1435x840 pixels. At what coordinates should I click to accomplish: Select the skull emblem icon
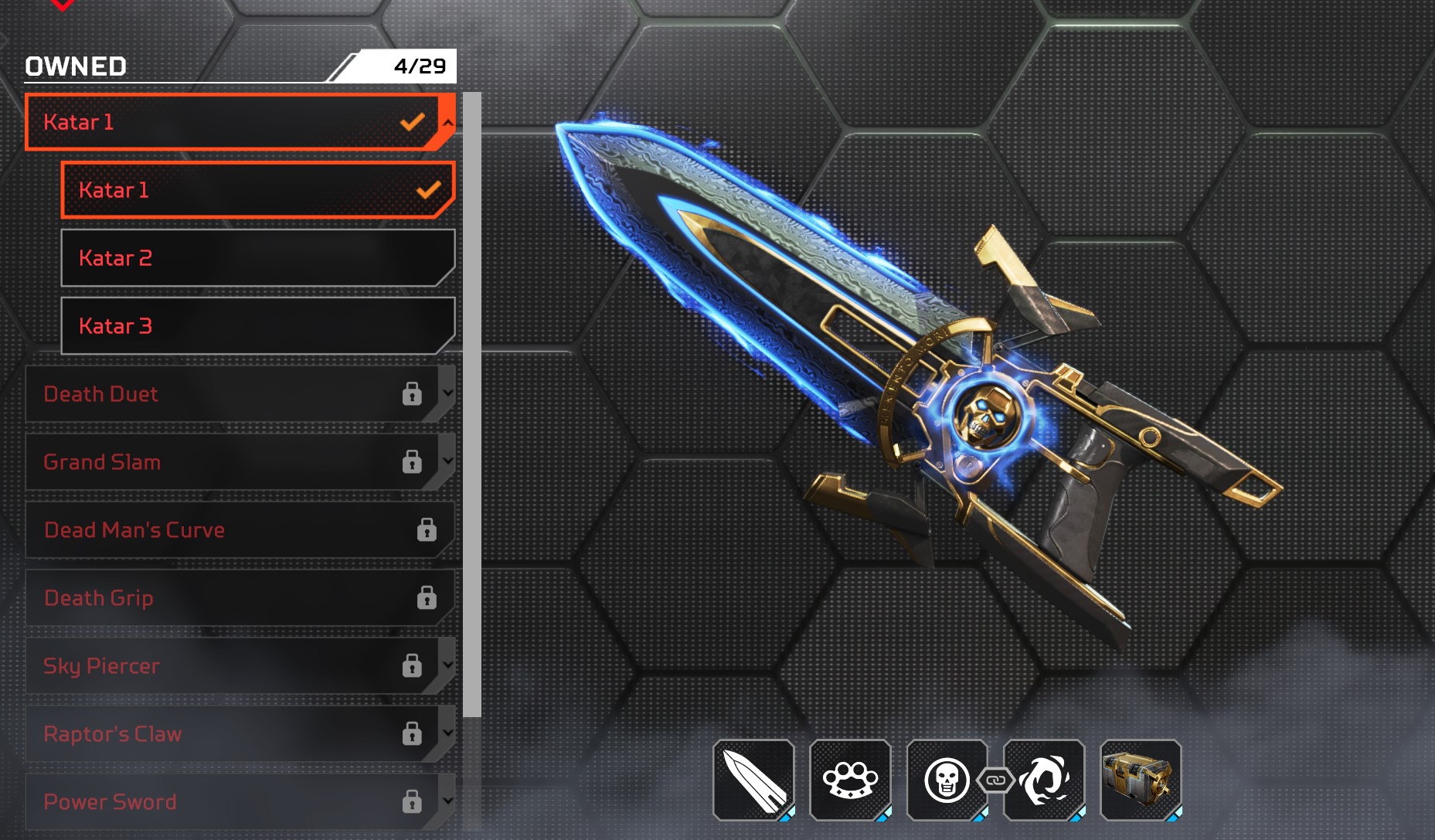tap(947, 780)
